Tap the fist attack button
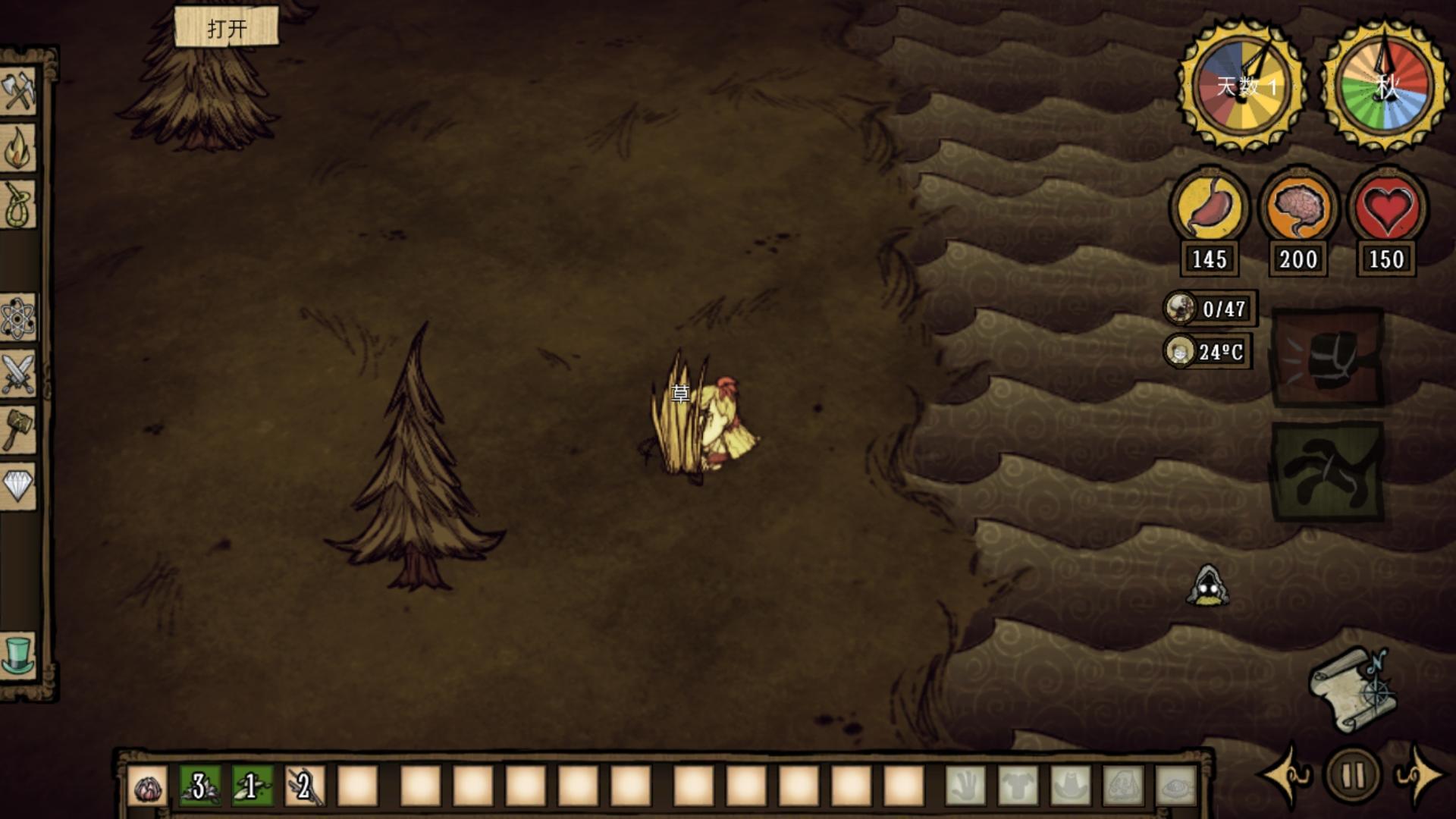The image size is (1456, 819). click(x=1327, y=356)
